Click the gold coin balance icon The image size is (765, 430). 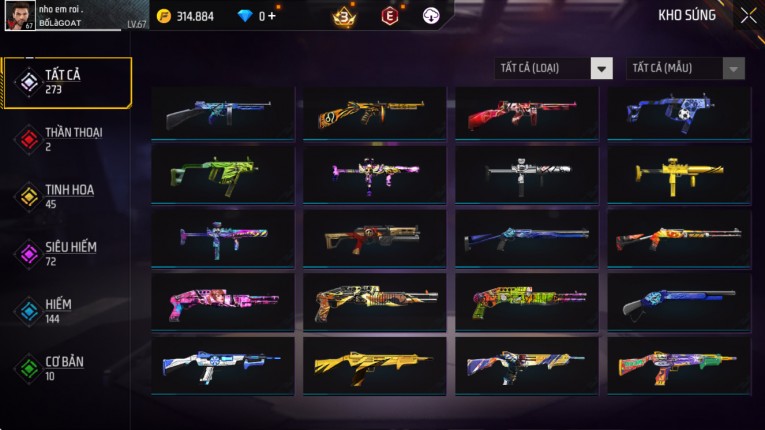[164, 16]
